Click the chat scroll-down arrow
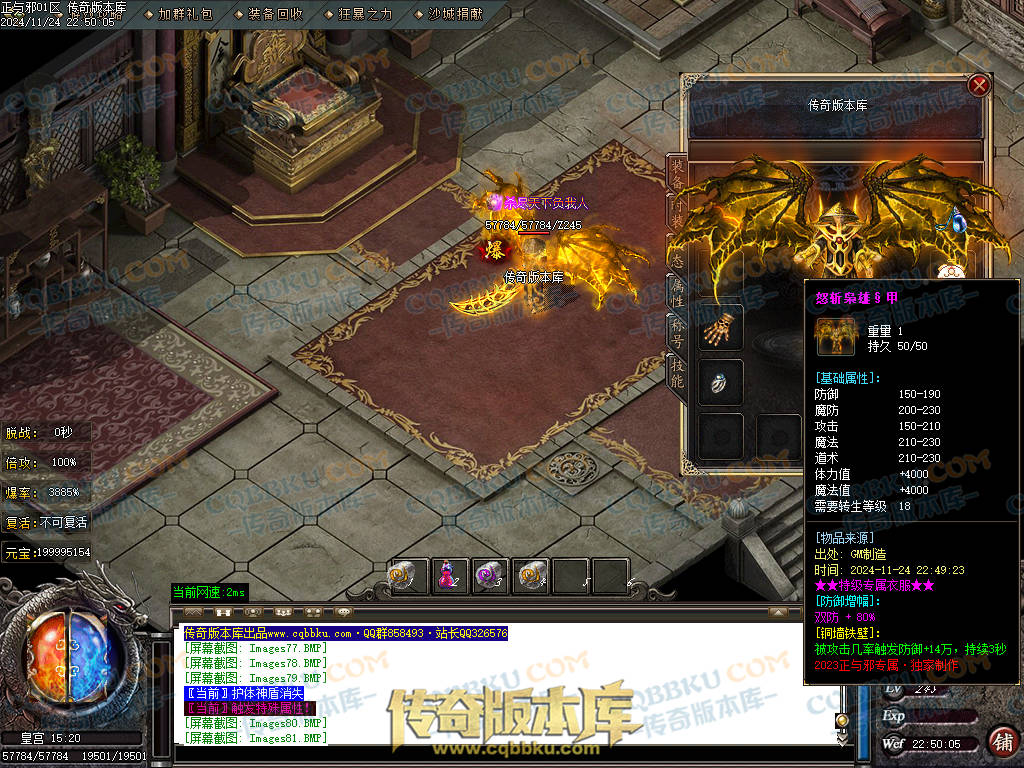This screenshot has height=768, width=1024. 842,738
